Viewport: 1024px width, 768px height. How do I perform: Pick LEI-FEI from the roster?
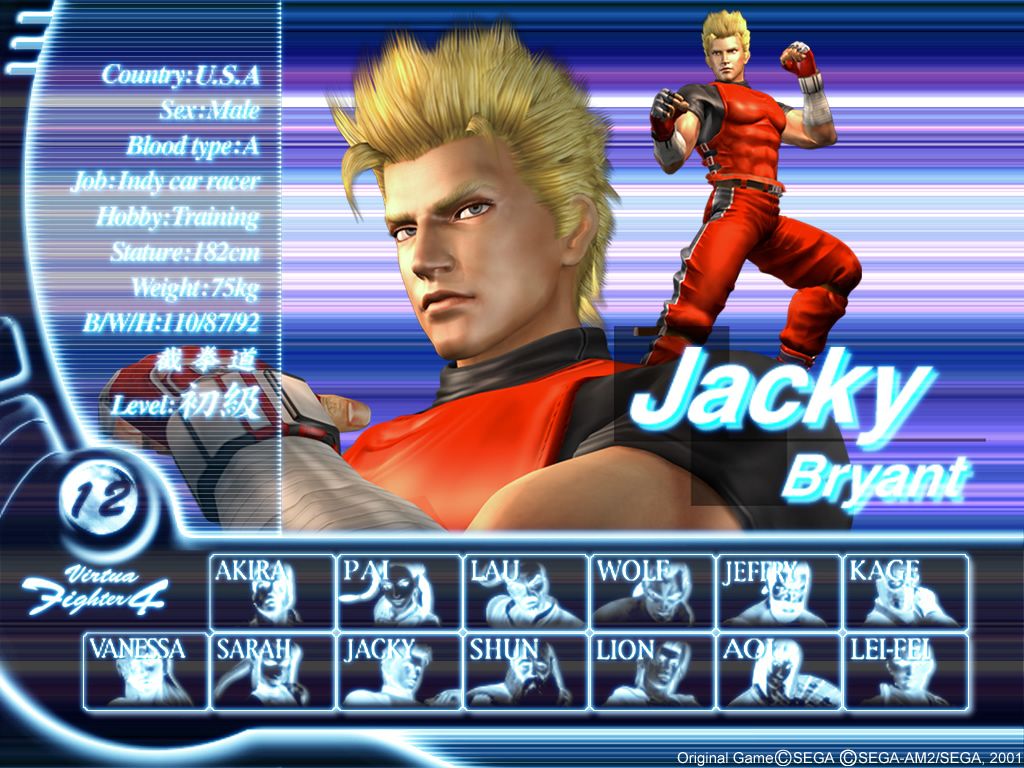(906, 671)
